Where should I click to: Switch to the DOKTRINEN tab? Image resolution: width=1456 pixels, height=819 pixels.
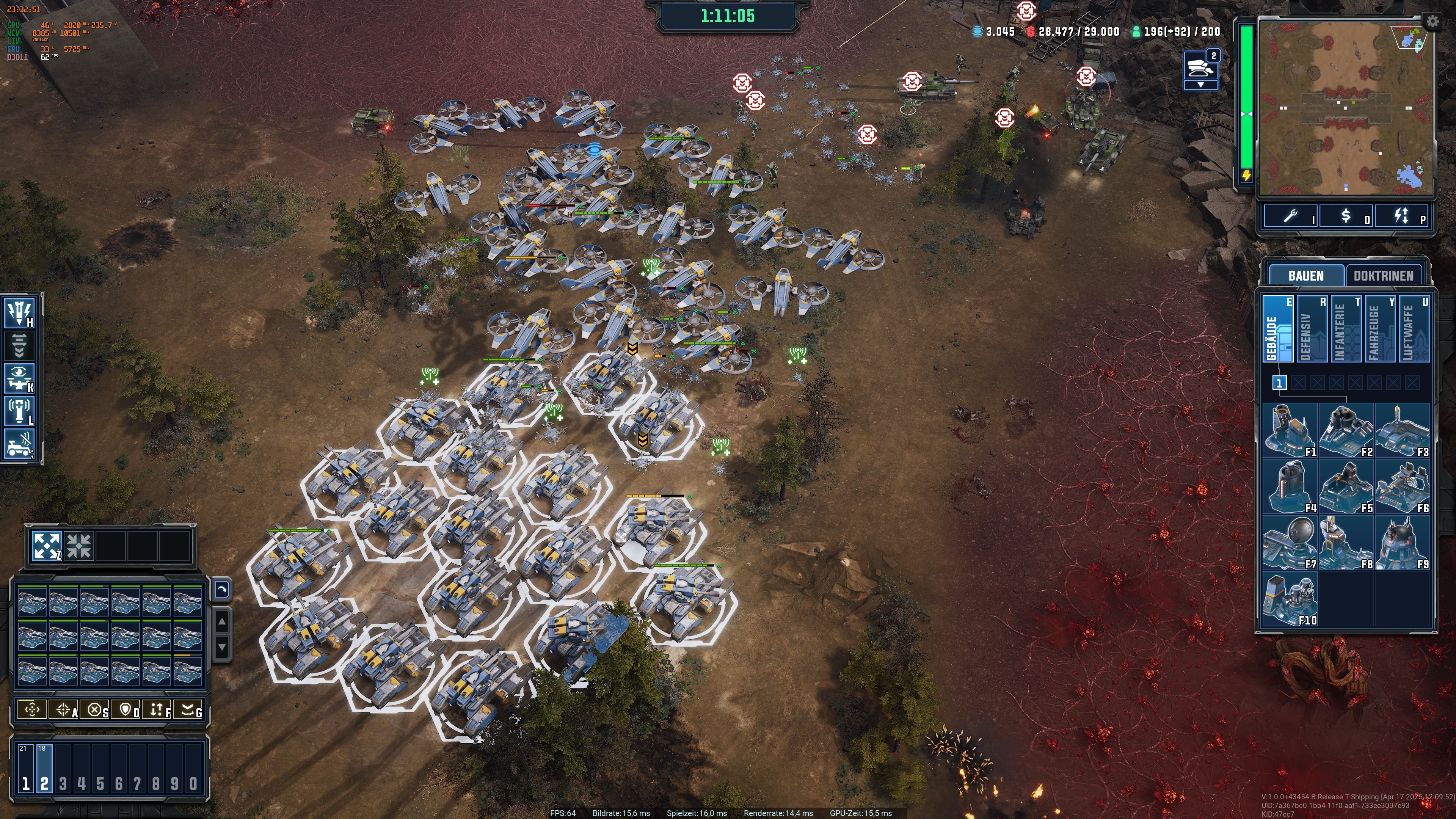pyautogui.click(x=1382, y=276)
